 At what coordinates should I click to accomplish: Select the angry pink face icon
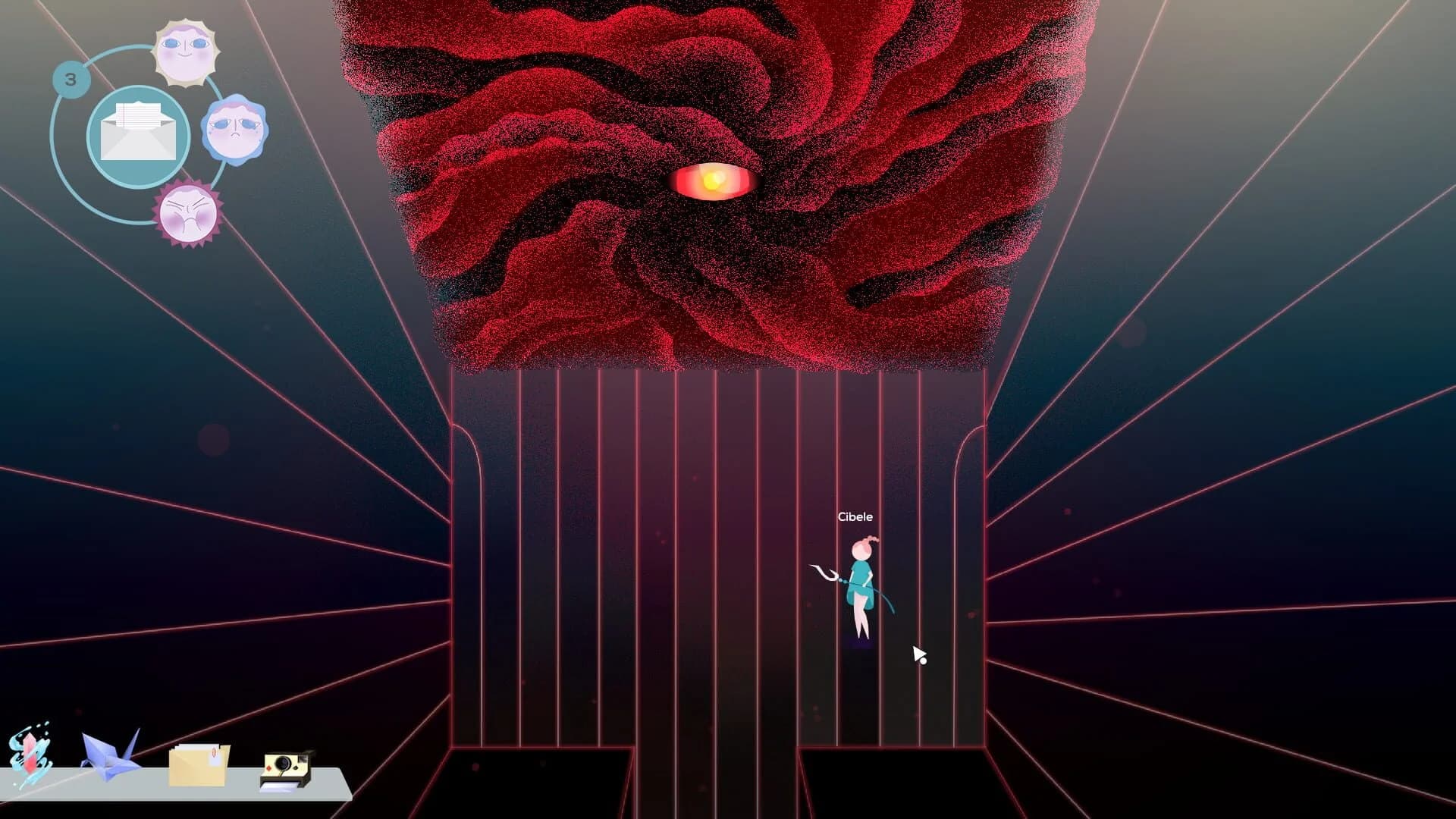click(189, 215)
